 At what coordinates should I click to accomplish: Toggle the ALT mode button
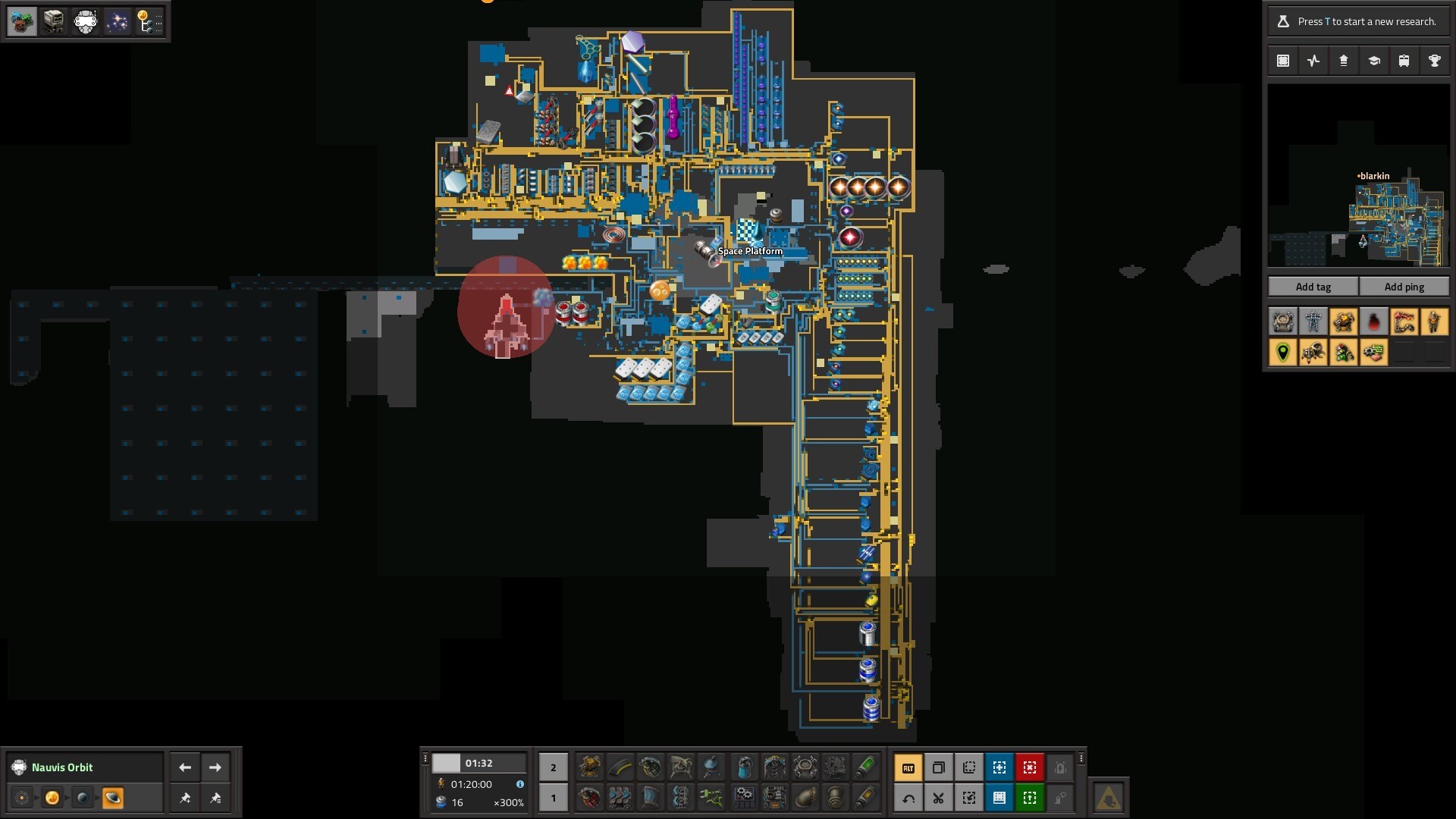908,767
